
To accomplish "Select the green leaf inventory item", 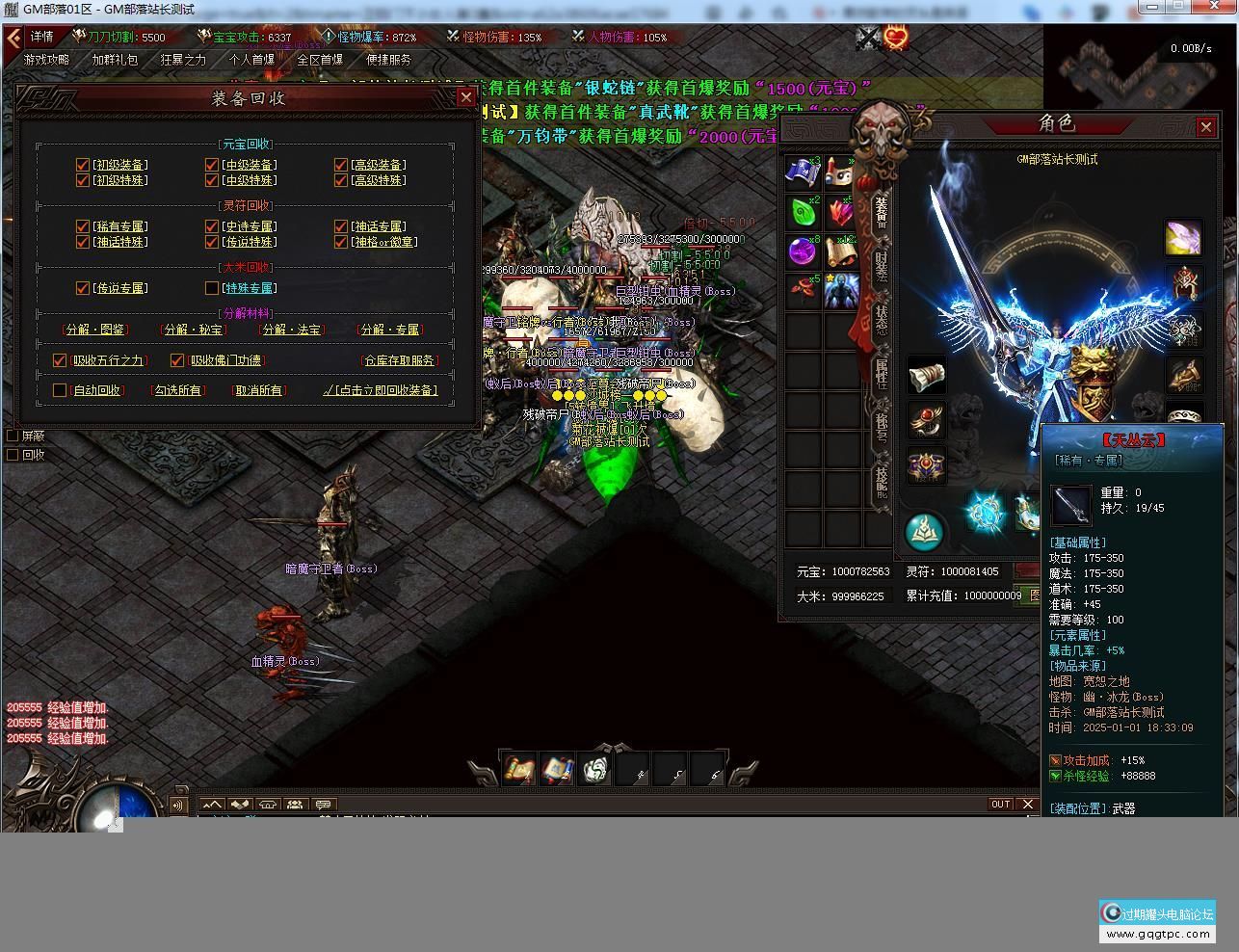I will [803, 212].
